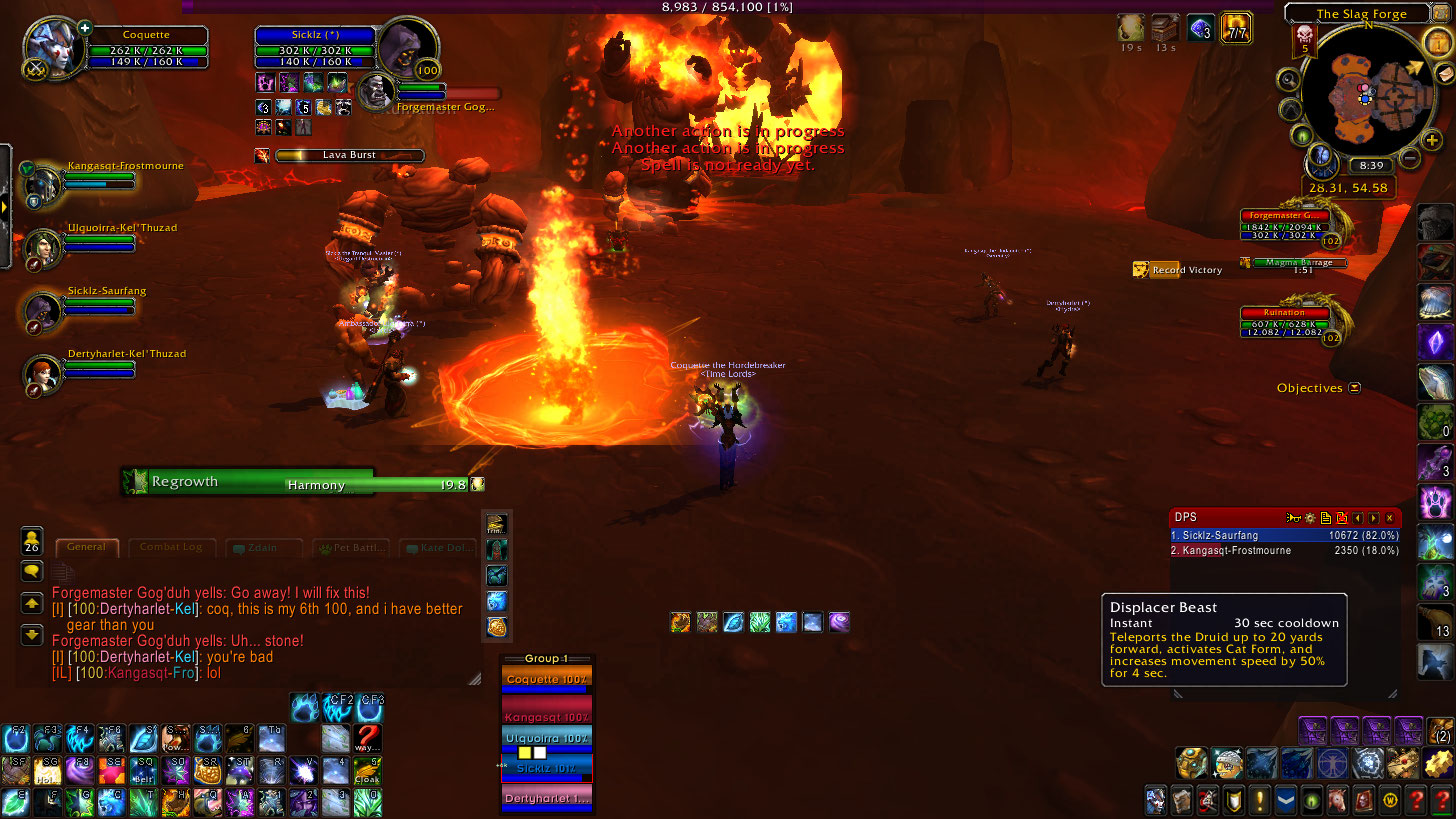Collapse the Objectives tracker
The height and width of the screenshot is (819, 1456).
1354,388
